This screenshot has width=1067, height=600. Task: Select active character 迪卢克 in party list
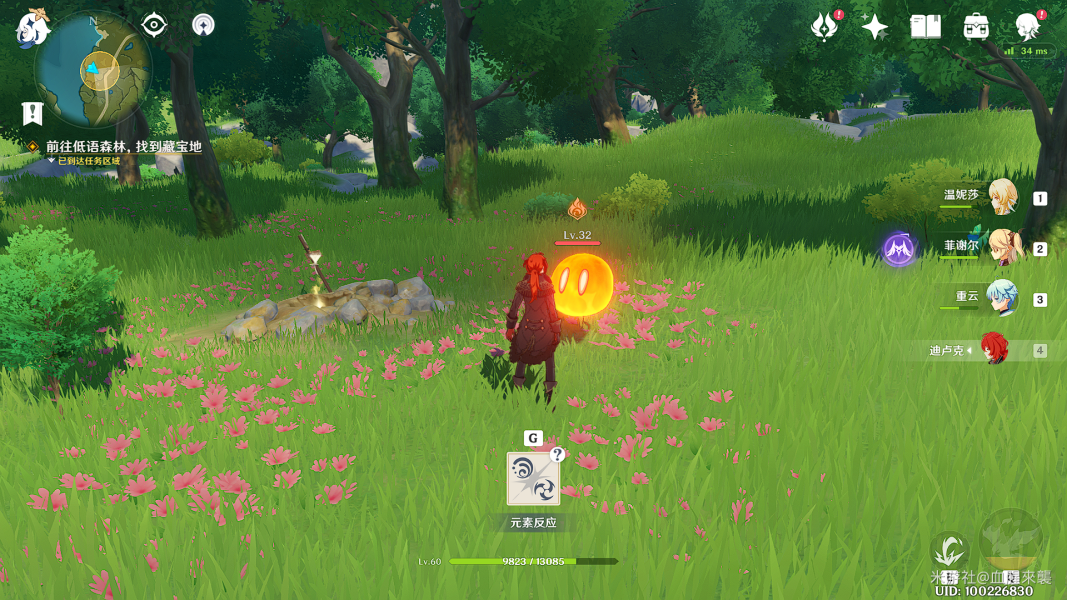(x=993, y=350)
